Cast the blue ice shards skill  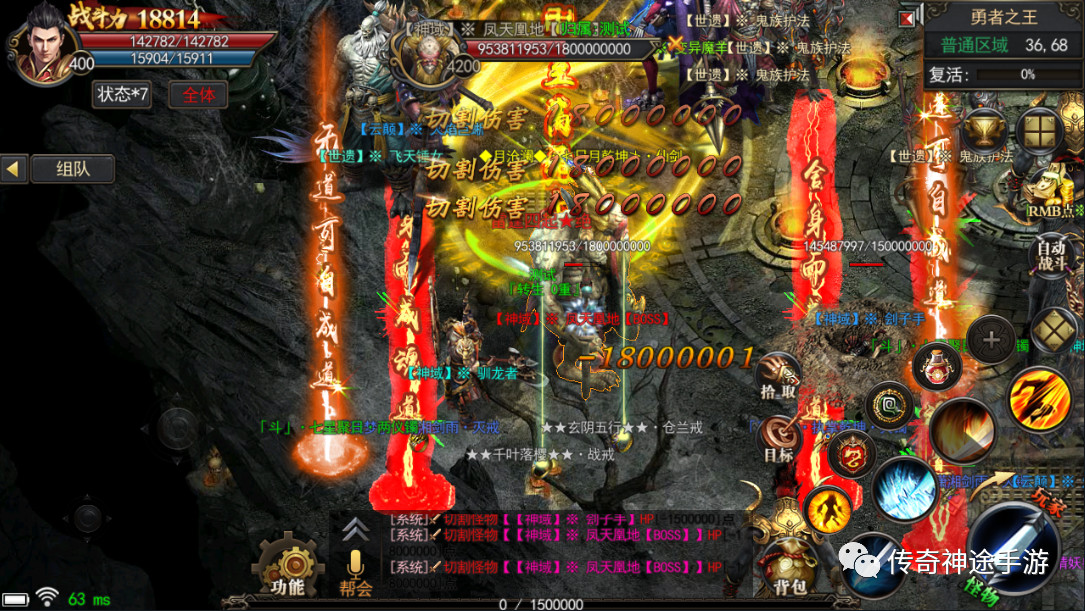[x=903, y=490]
